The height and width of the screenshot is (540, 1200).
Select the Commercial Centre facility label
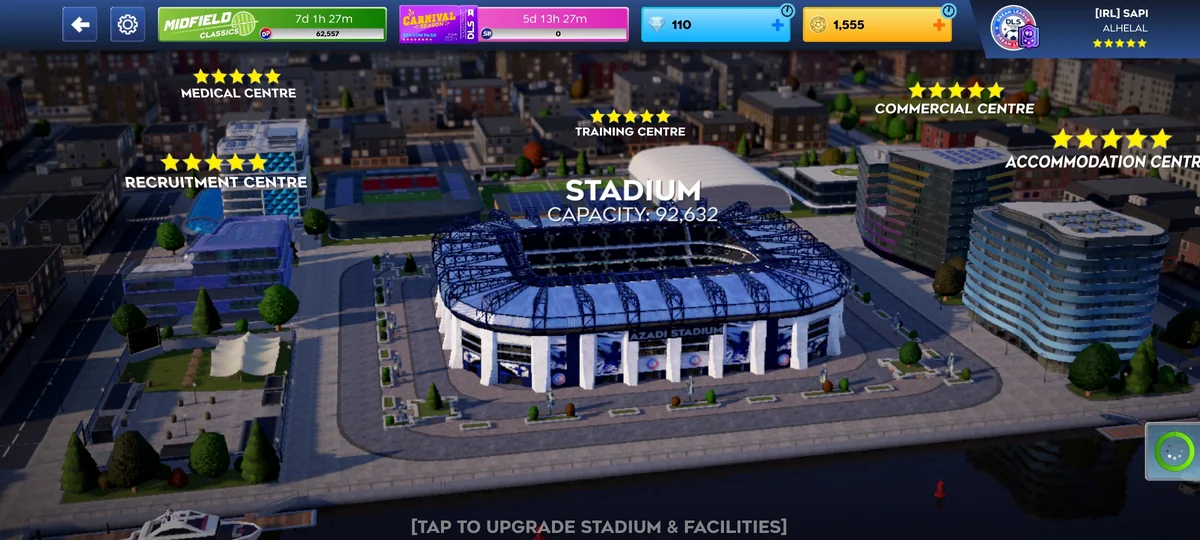pyautogui.click(x=954, y=108)
